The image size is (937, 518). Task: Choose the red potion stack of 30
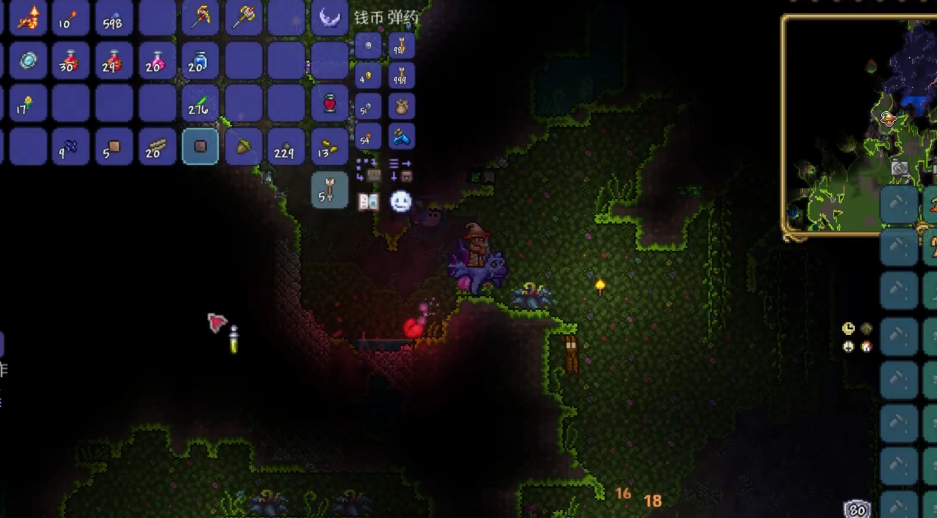pyautogui.click(x=71, y=61)
